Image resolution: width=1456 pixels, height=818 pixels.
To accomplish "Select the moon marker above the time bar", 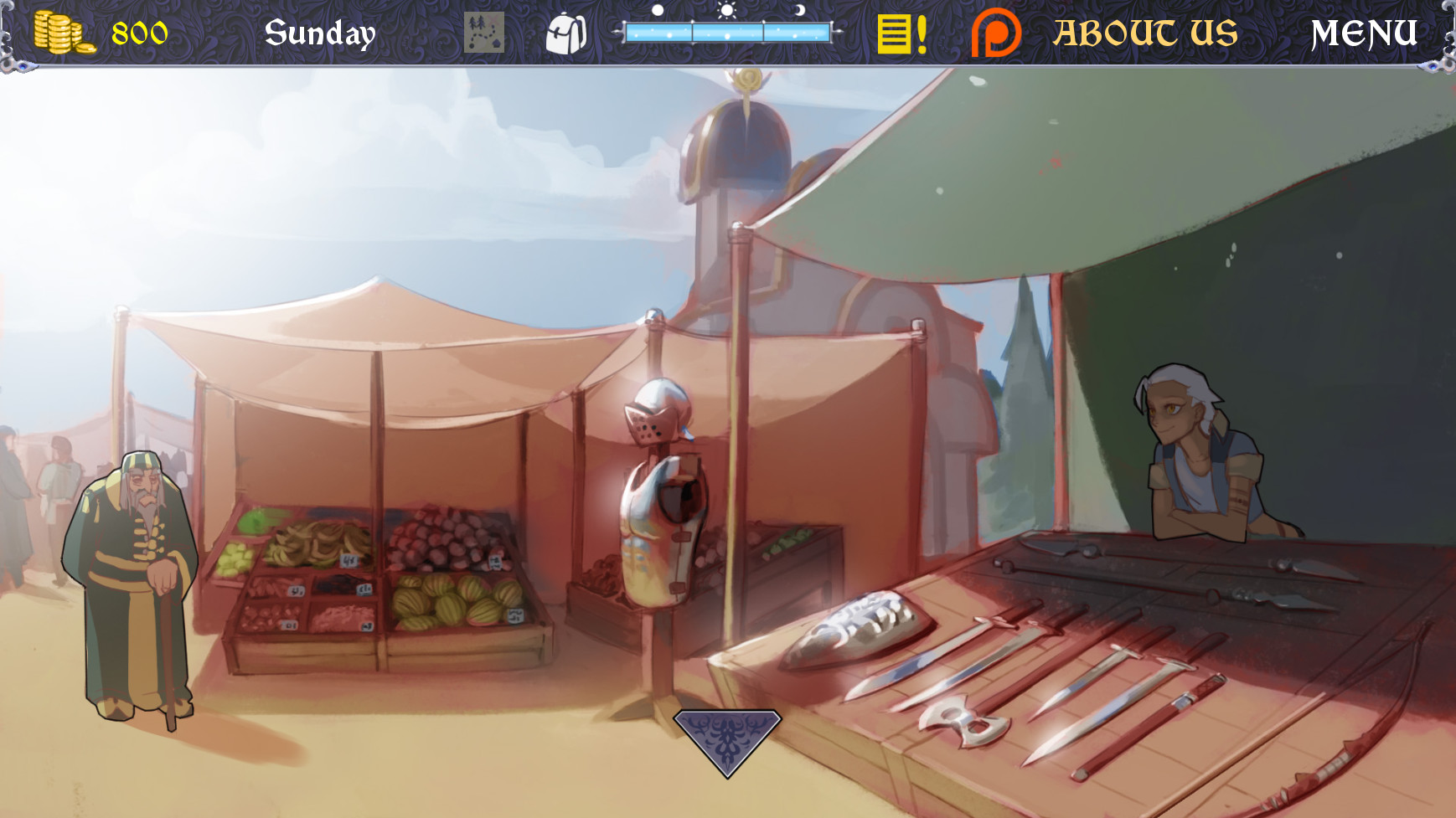I will (x=798, y=11).
